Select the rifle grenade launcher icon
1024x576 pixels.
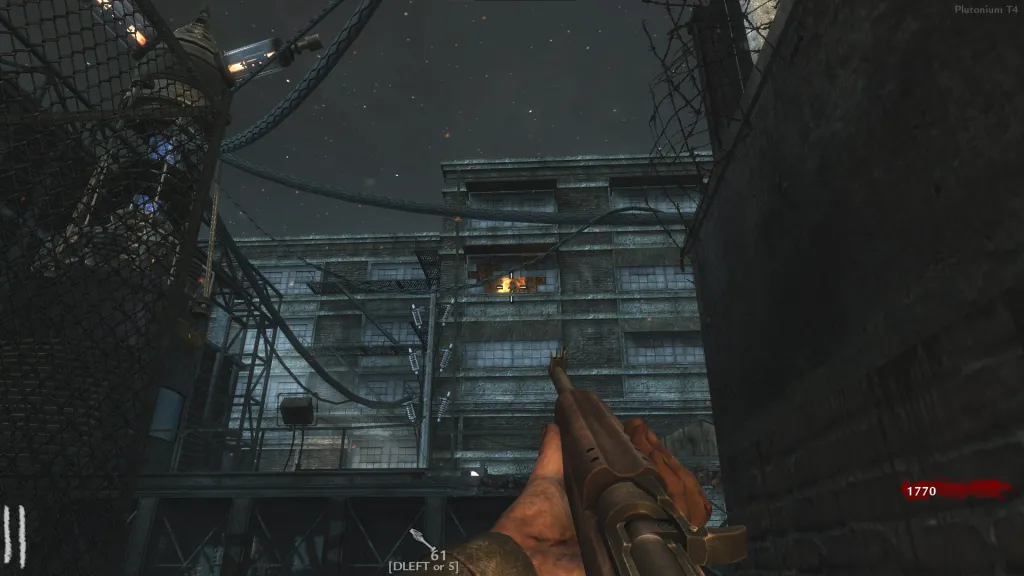pyautogui.click(x=422, y=539)
